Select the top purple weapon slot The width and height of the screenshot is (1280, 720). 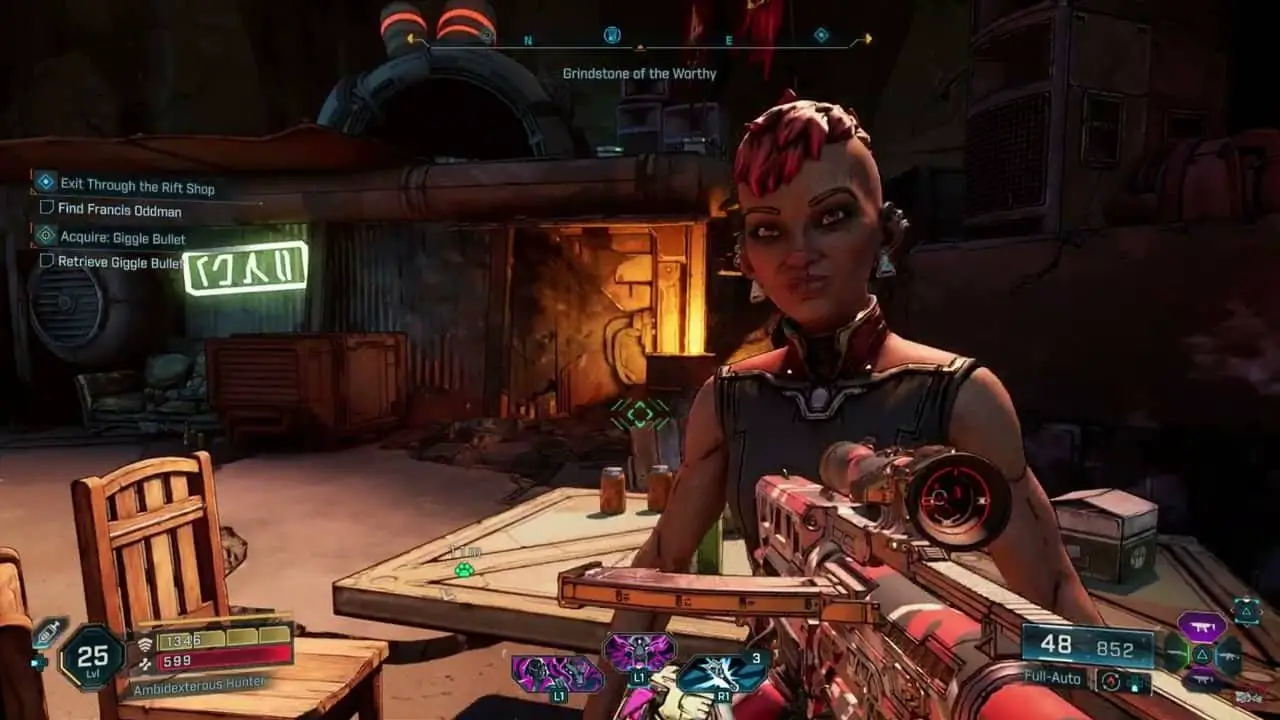click(1202, 627)
